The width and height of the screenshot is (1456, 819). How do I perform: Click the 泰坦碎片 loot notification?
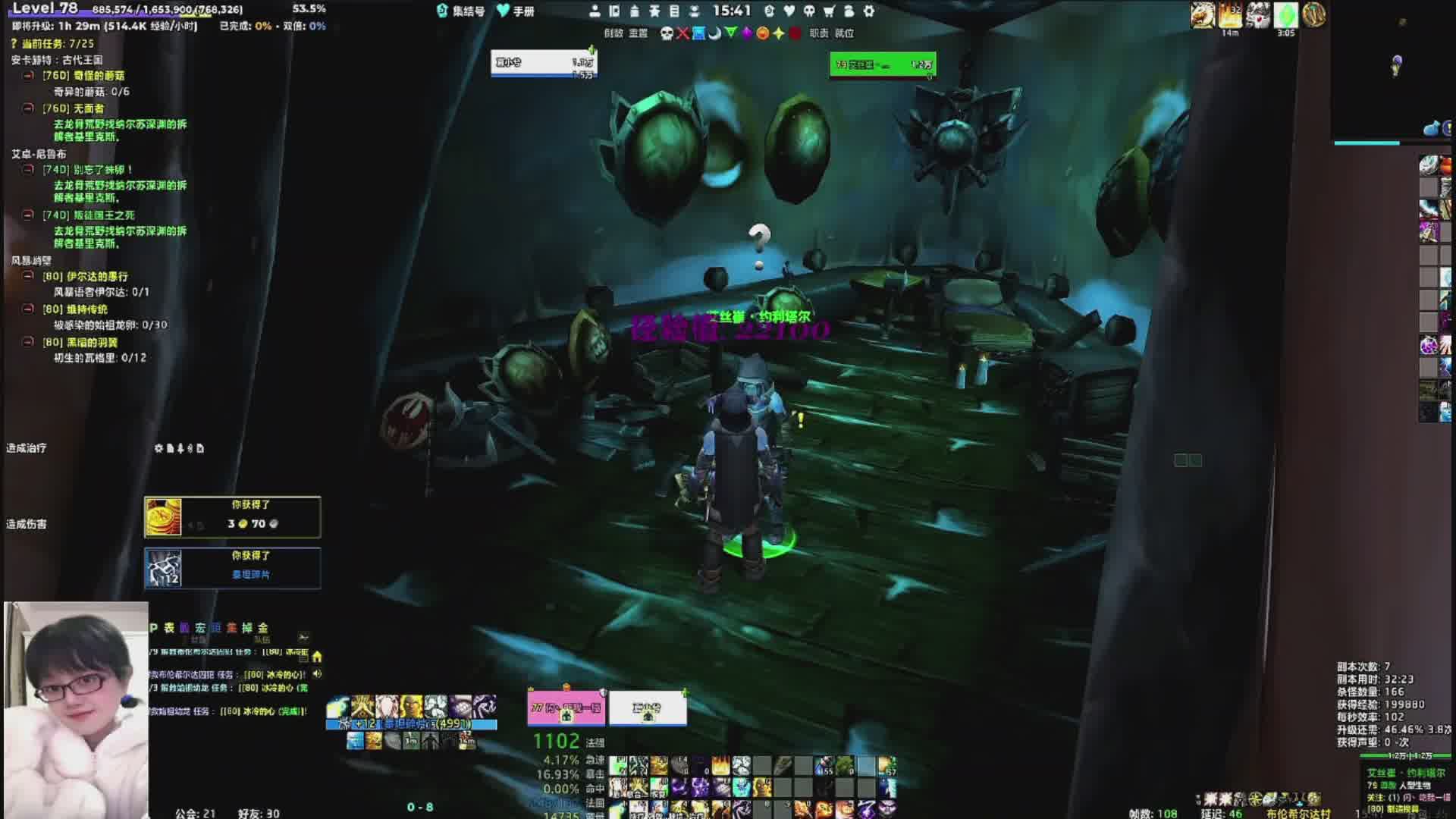point(232,568)
